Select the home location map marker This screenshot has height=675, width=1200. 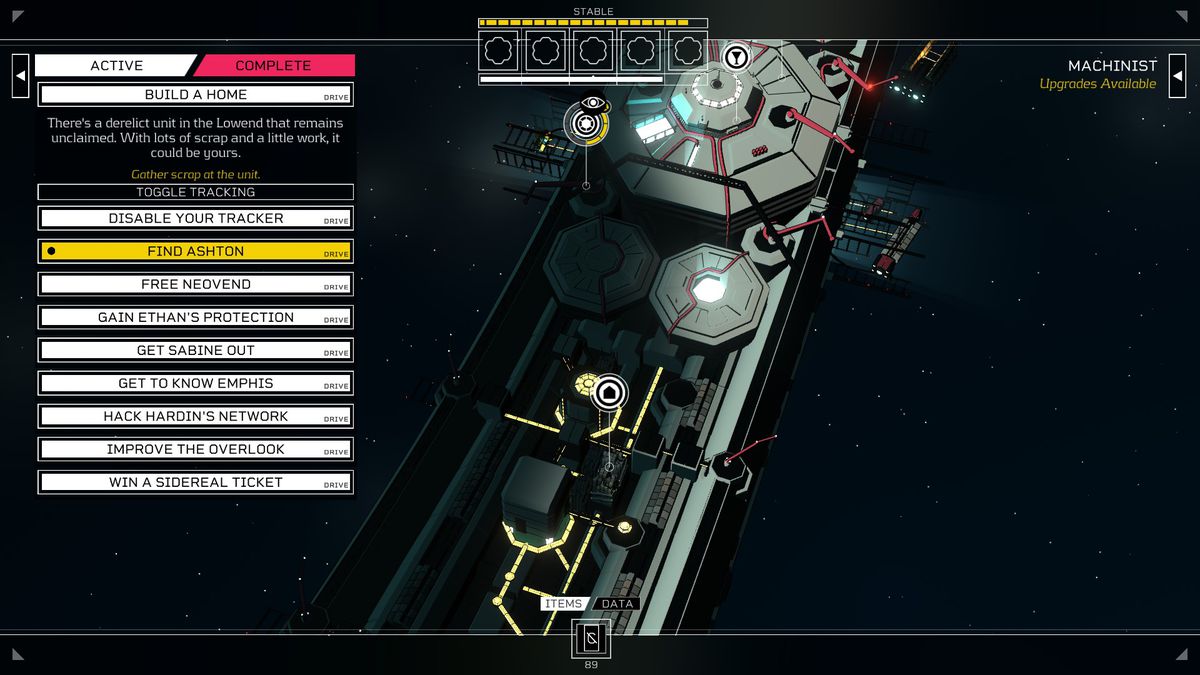tap(609, 392)
